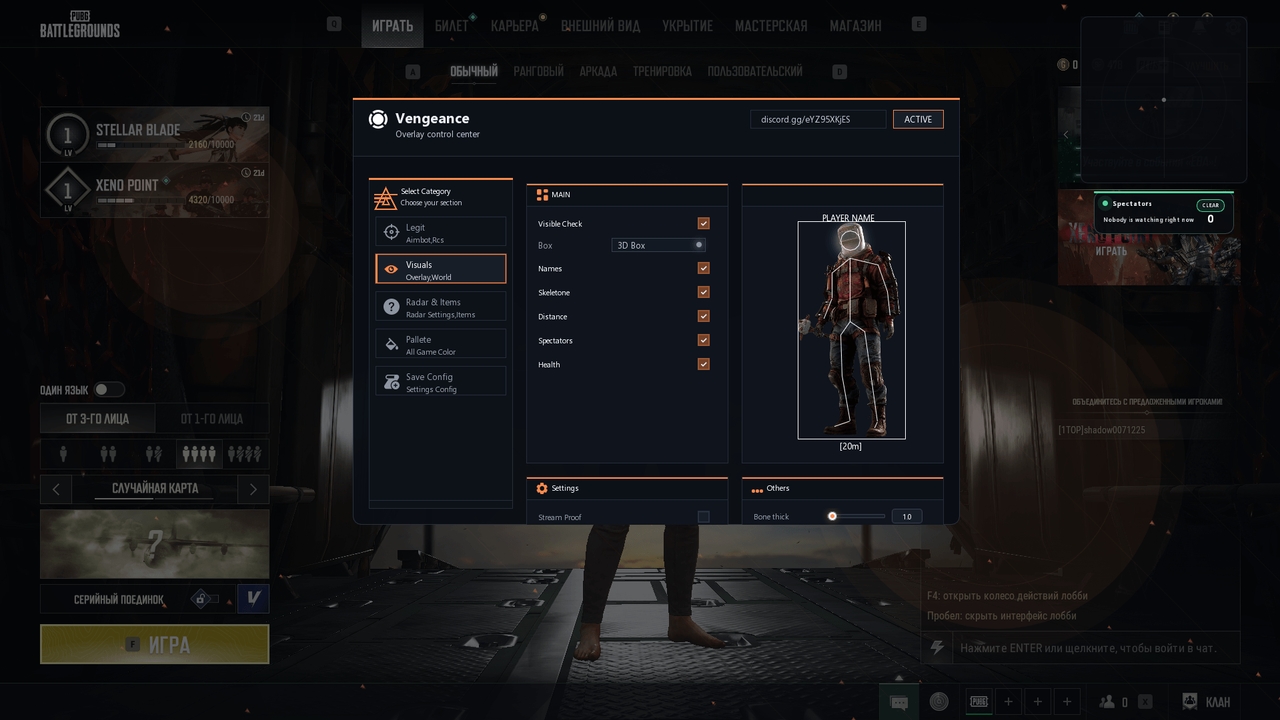
Task: Open the Legit Aimbot,Rcs category
Action: 441,233
